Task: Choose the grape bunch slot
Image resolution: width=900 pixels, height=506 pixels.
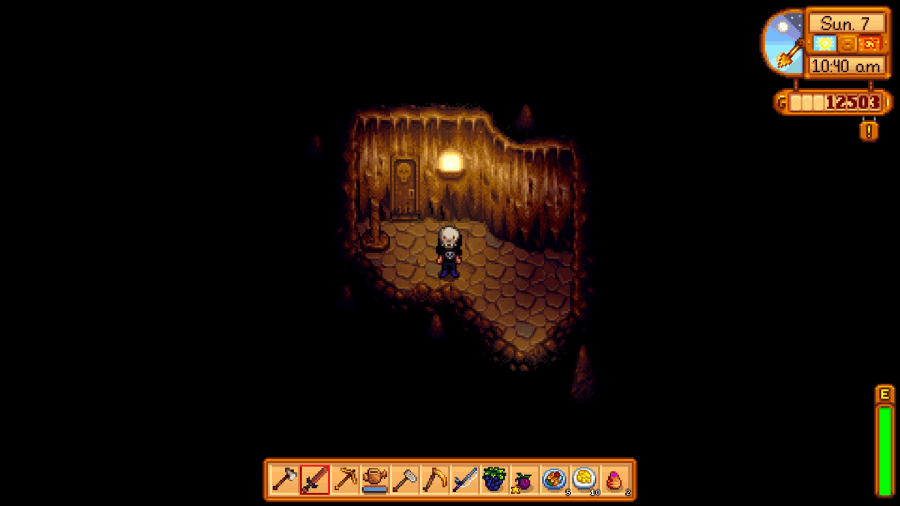Action: click(x=494, y=479)
